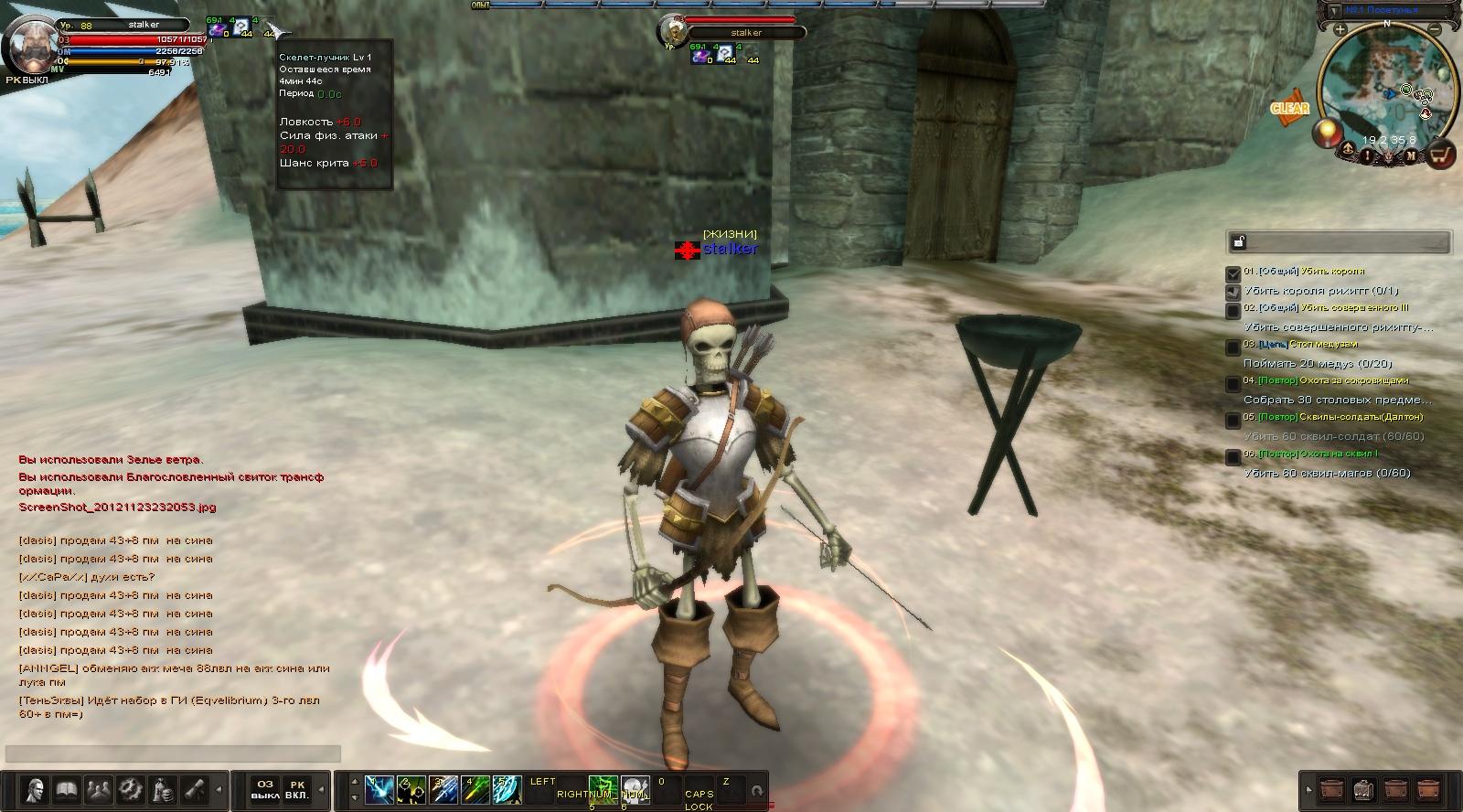Zoom in the minimap with the plus button
The height and width of the screenshot is (812, 1463).
(1340, 30)
